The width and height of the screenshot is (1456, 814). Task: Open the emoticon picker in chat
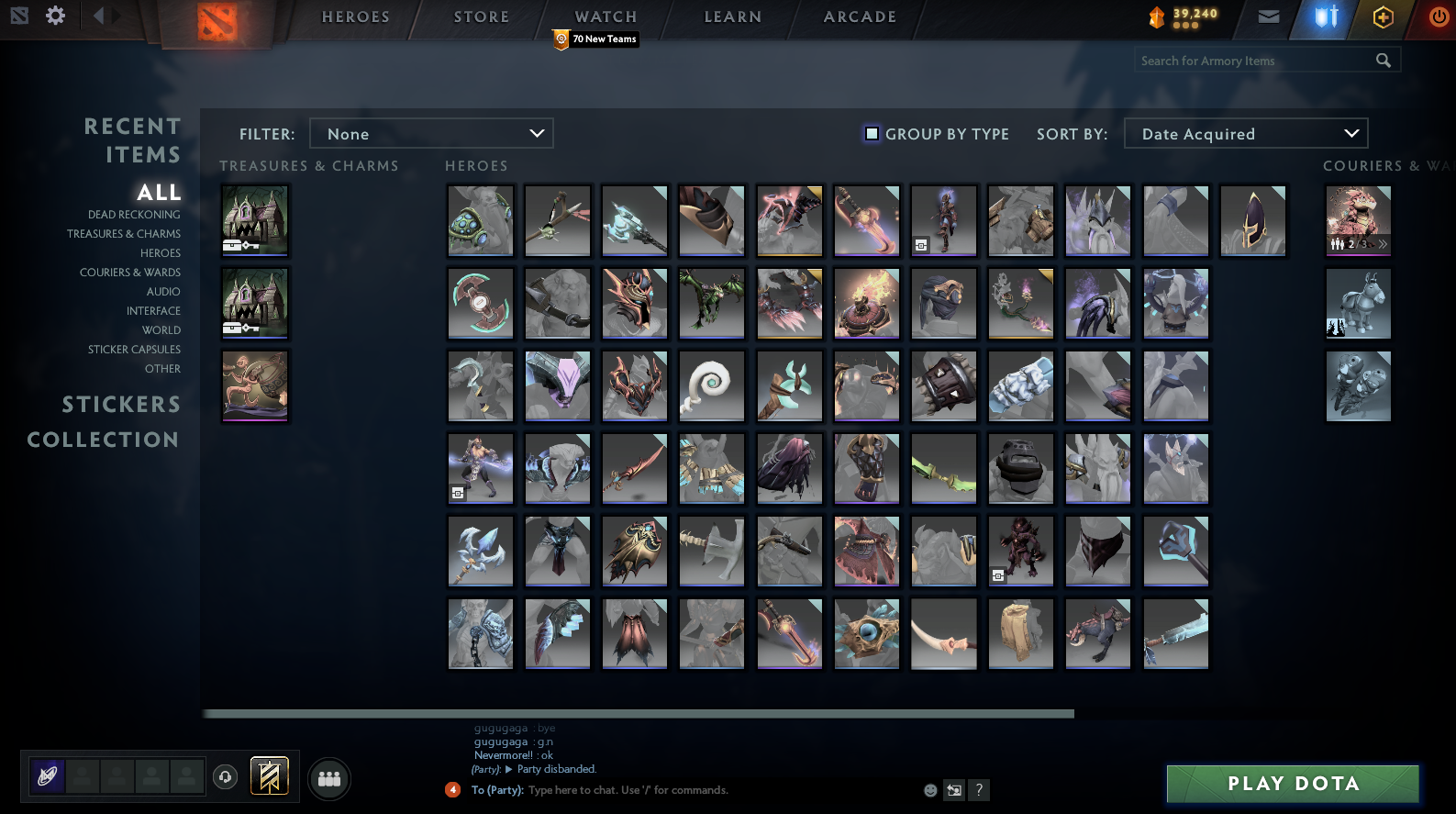929,789
